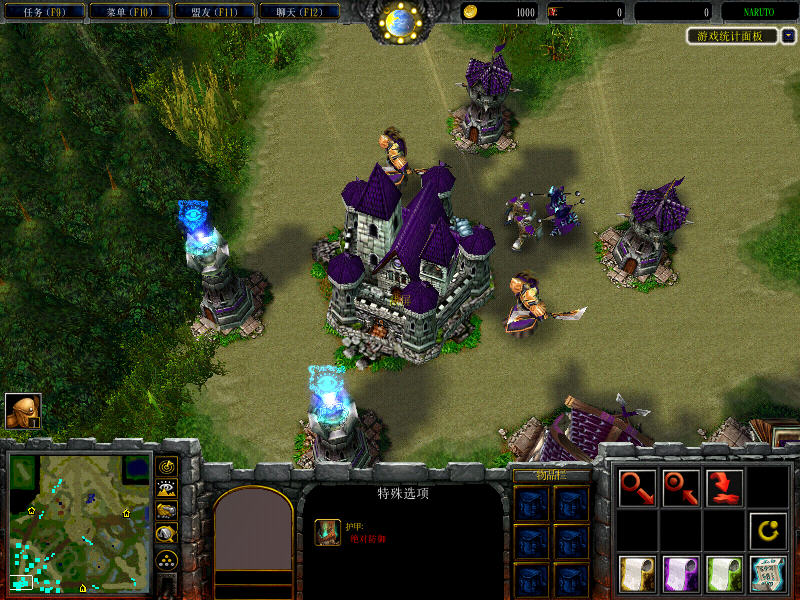Toggle the minimap creep camps display button
This screenshot has width=800, height=600.
pos(167,534)
